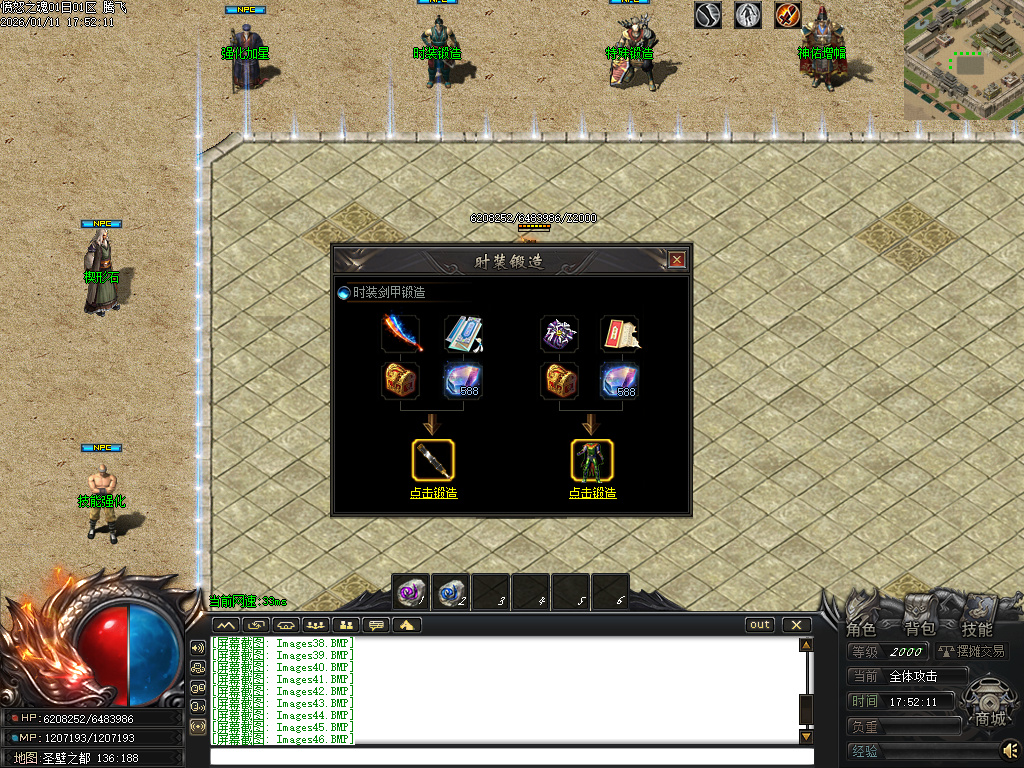The height and width of the screenshot is (768, 1024).
Task: Open the 商城 shop
Action: pyautogui.click(x=990, y=718)
